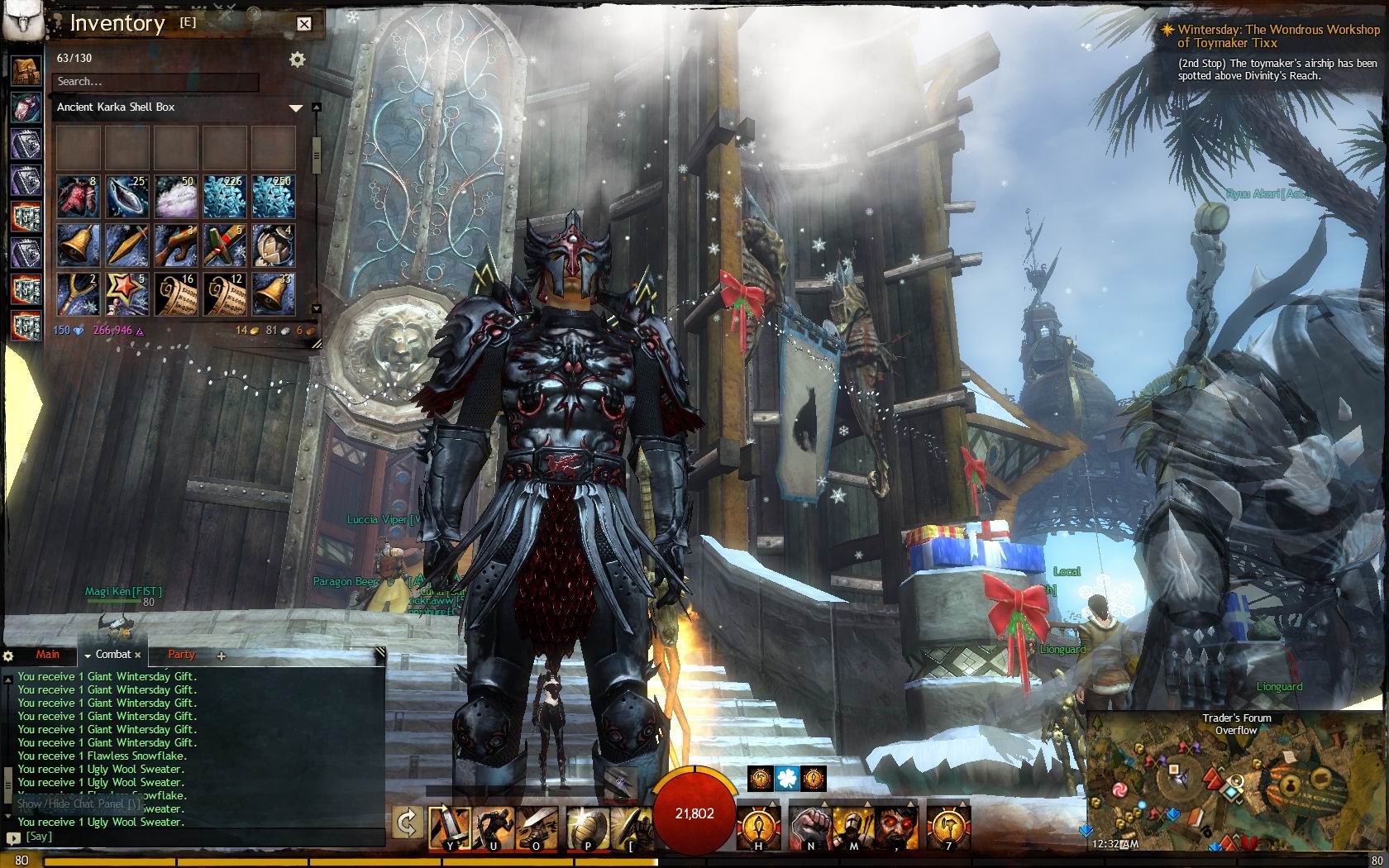Select the slingshot item stack of 2

(79, 294)
